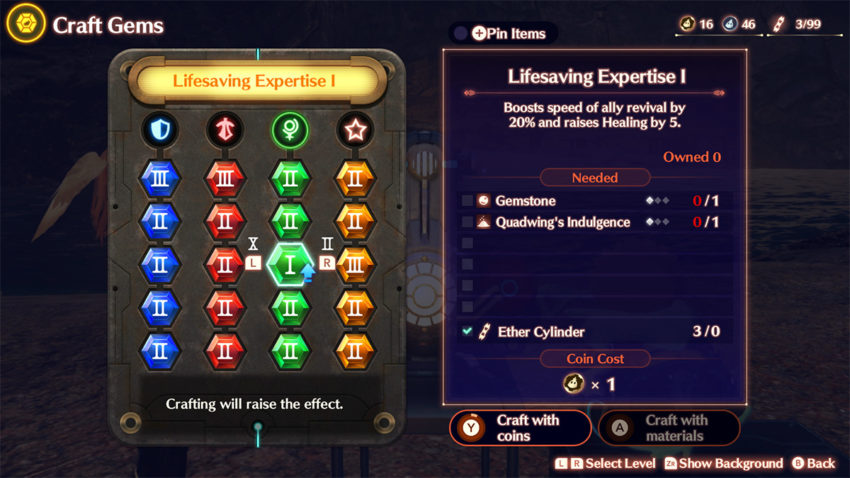
Task: Click the highlighted green level I gem
Action: (289, 265)
